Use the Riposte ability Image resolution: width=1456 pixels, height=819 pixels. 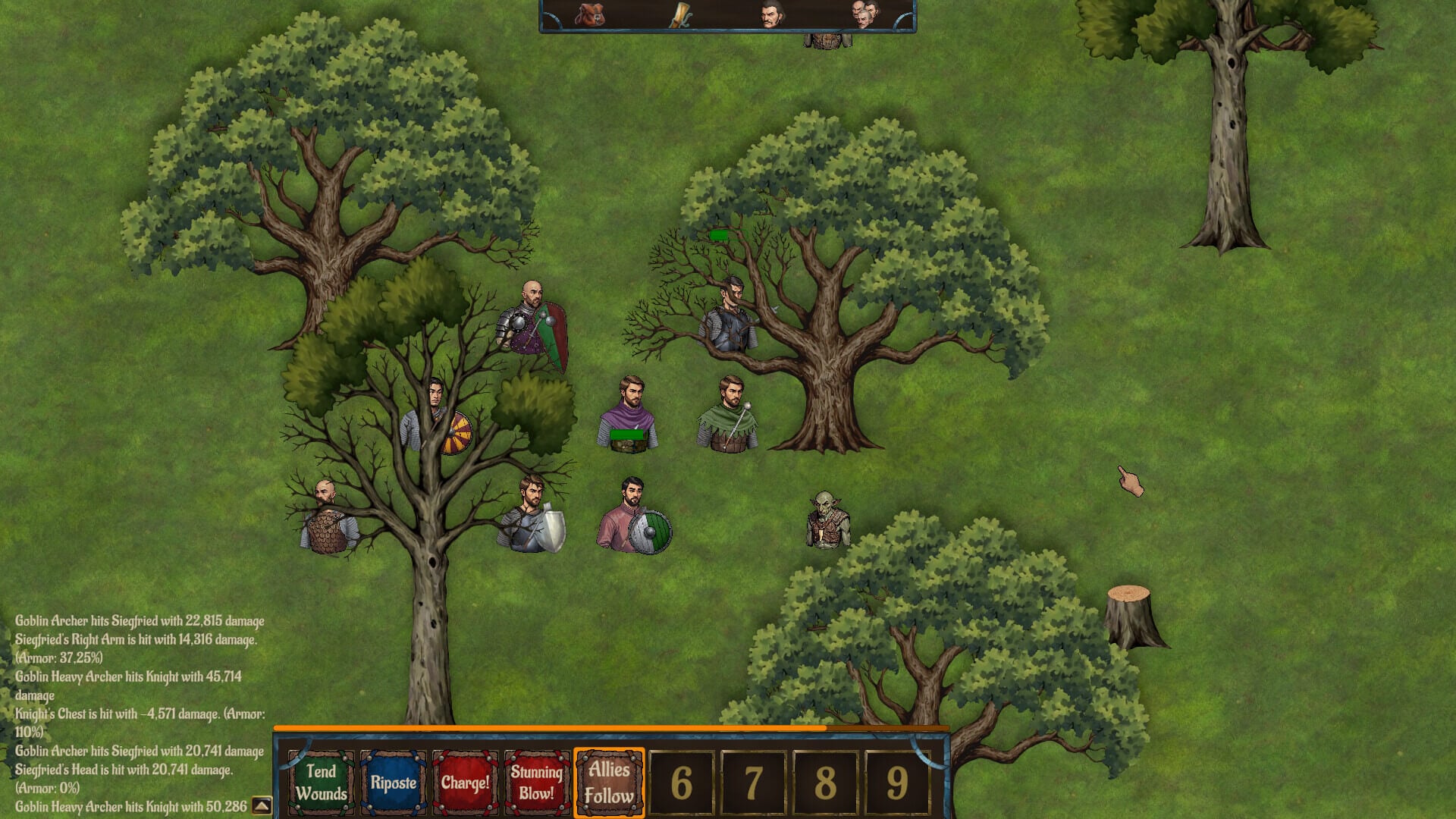(393, 783)
